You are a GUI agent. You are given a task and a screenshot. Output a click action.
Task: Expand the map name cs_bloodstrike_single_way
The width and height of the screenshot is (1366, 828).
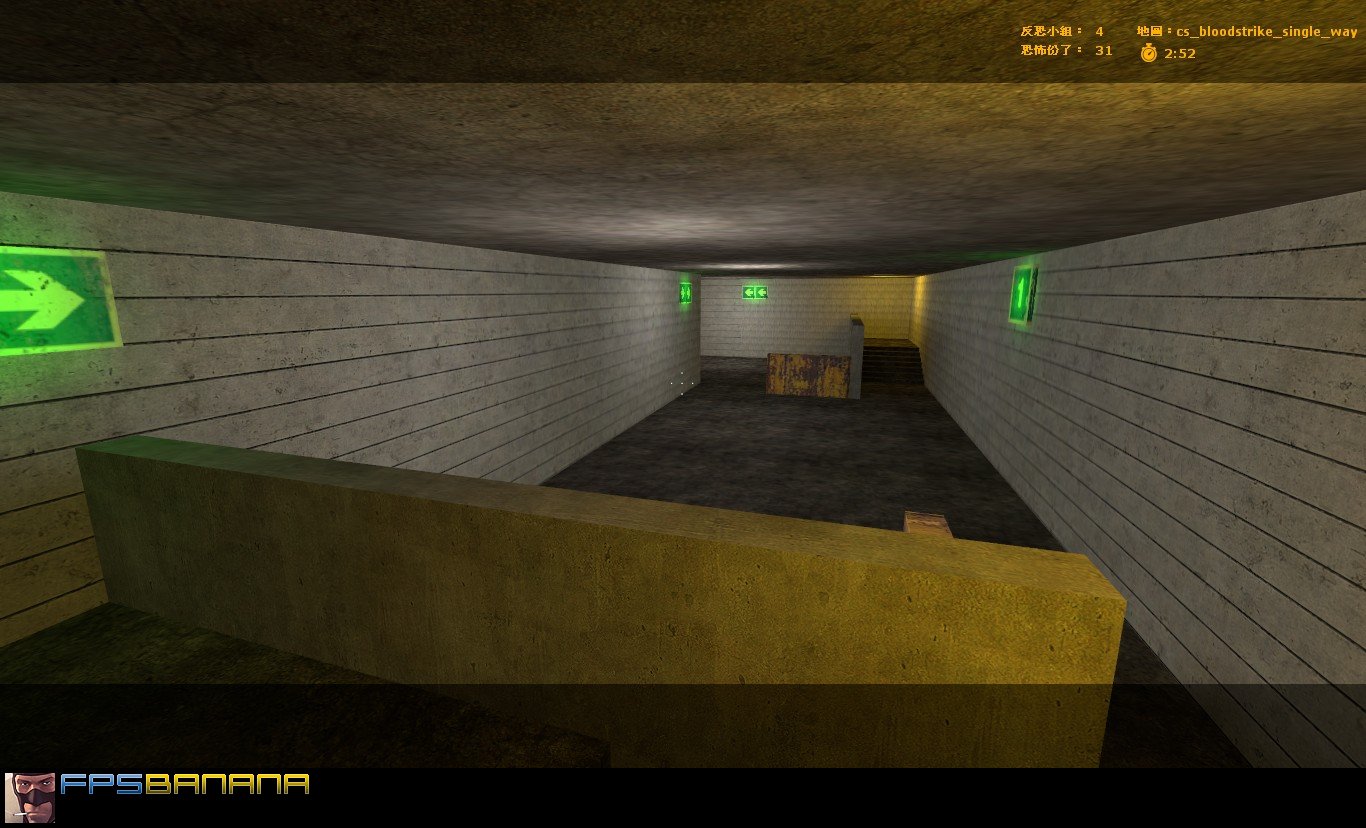(x=1267, y=31)
